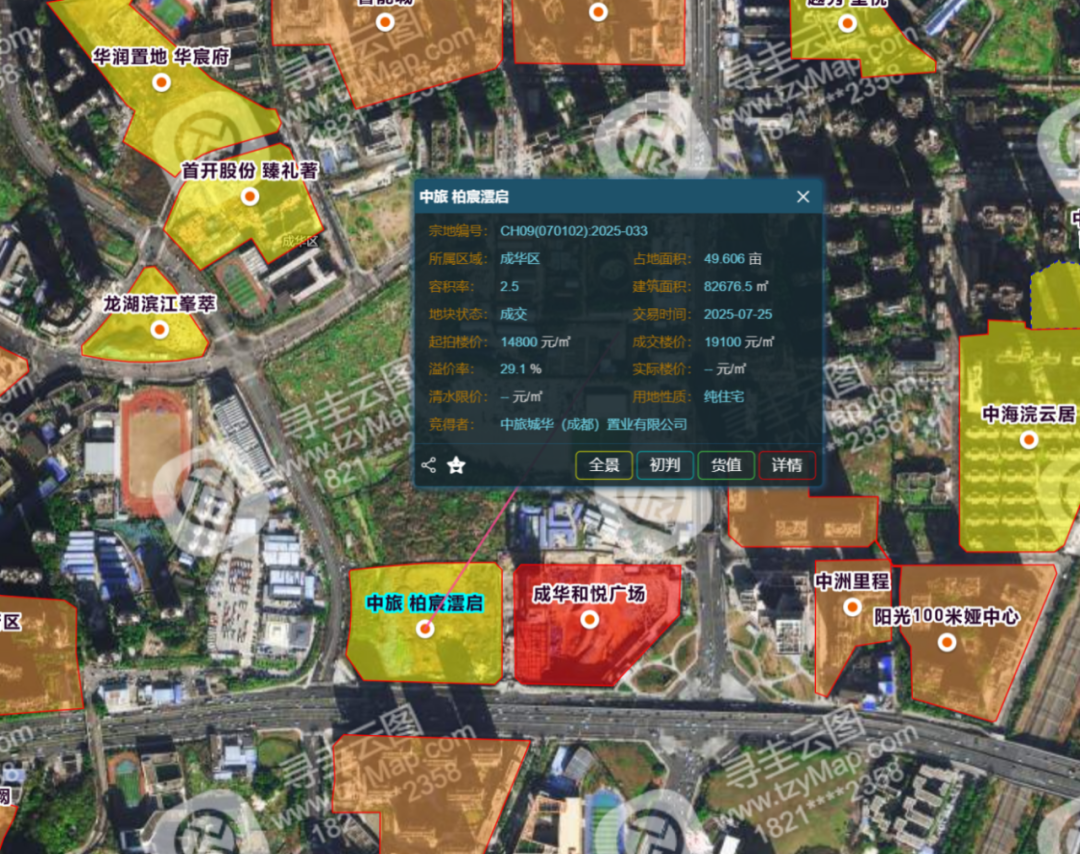Select the 中海浣云居 map marker
Viewport: 1080px width, 854px height.
(1029, 439)
